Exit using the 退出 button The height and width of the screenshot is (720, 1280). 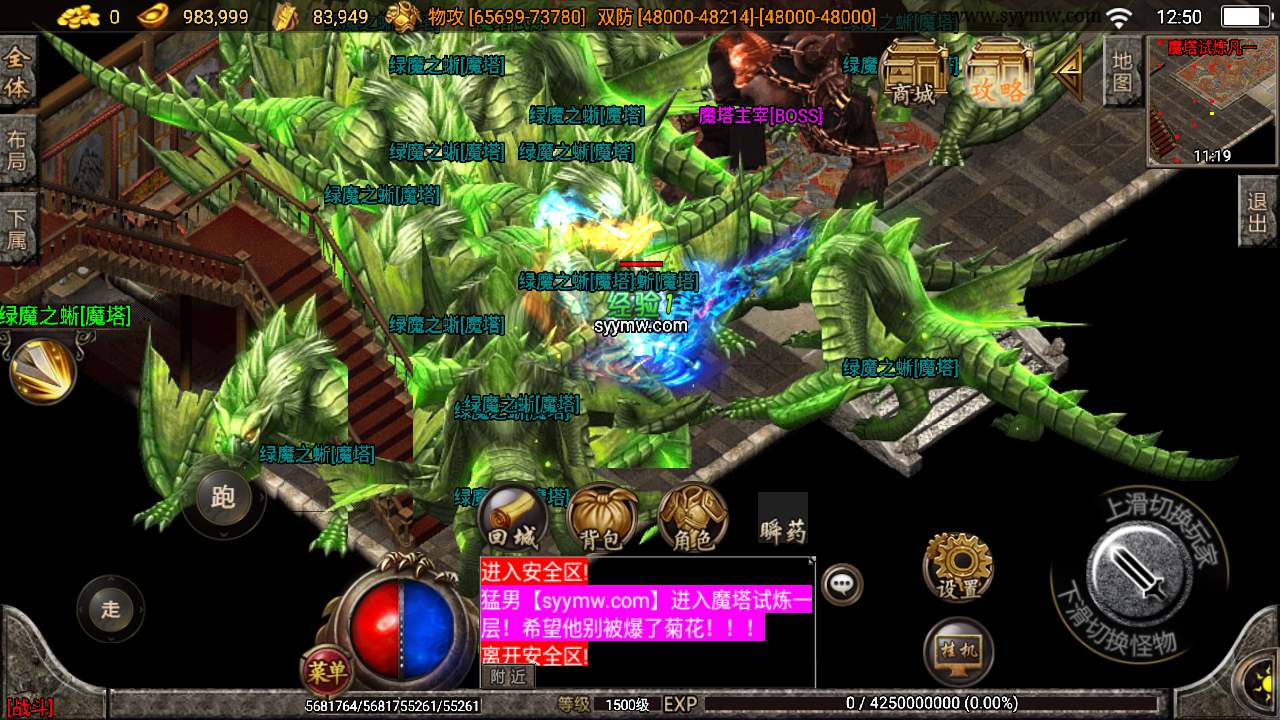1258,211
